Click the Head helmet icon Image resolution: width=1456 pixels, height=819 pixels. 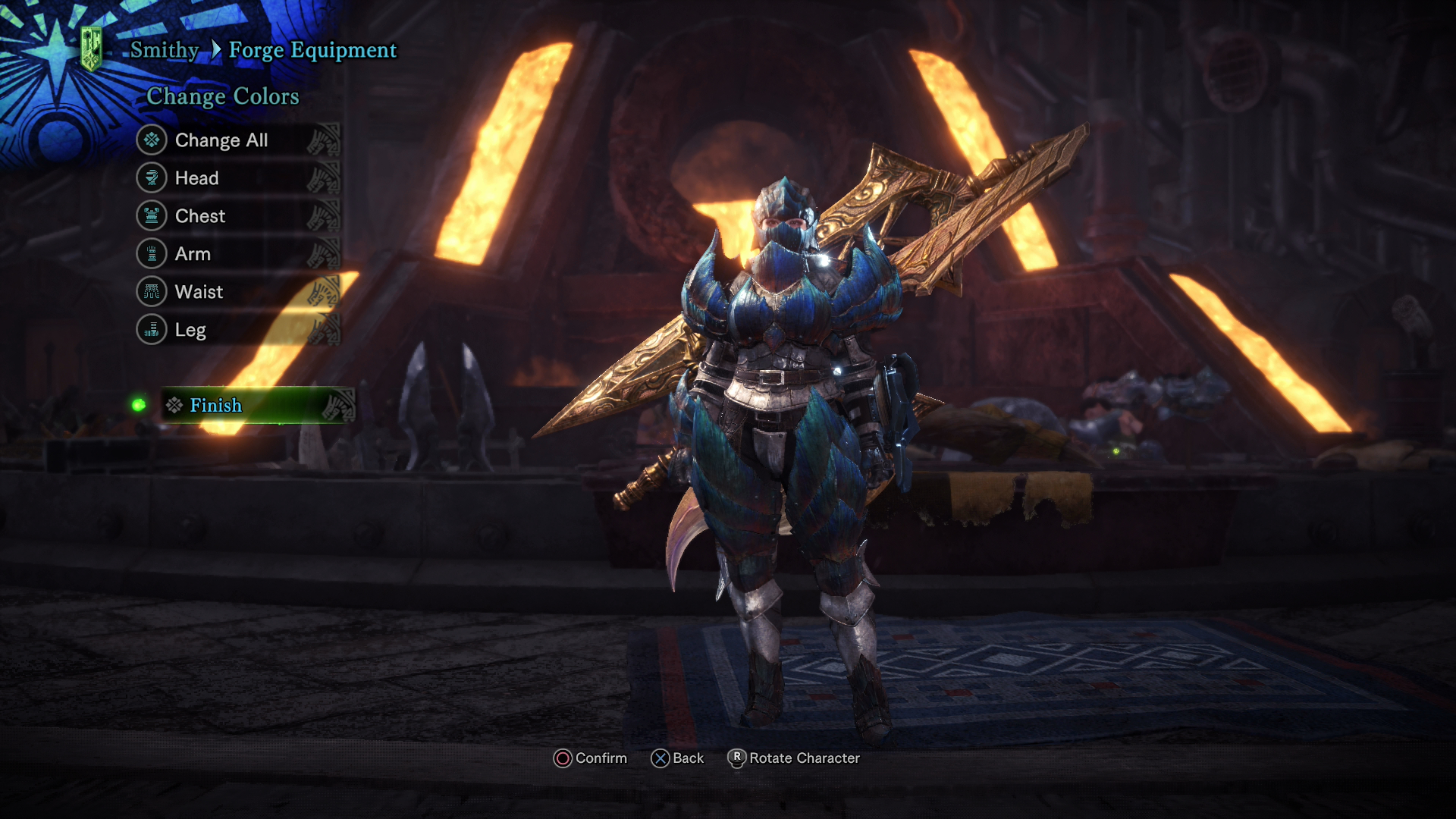[x=152, y=177]
